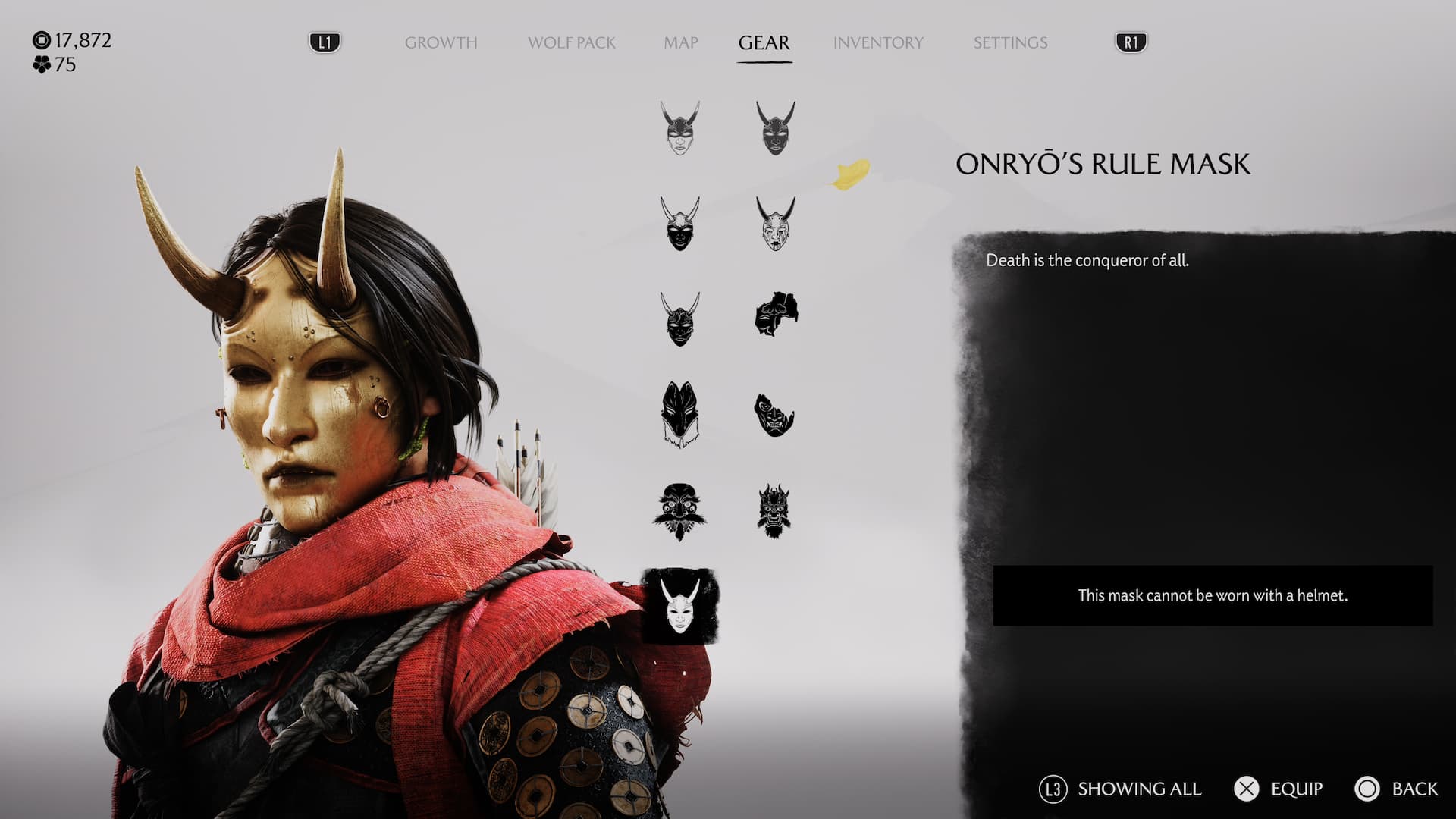Pick the cracked pale horned mask

click(775, 222)
